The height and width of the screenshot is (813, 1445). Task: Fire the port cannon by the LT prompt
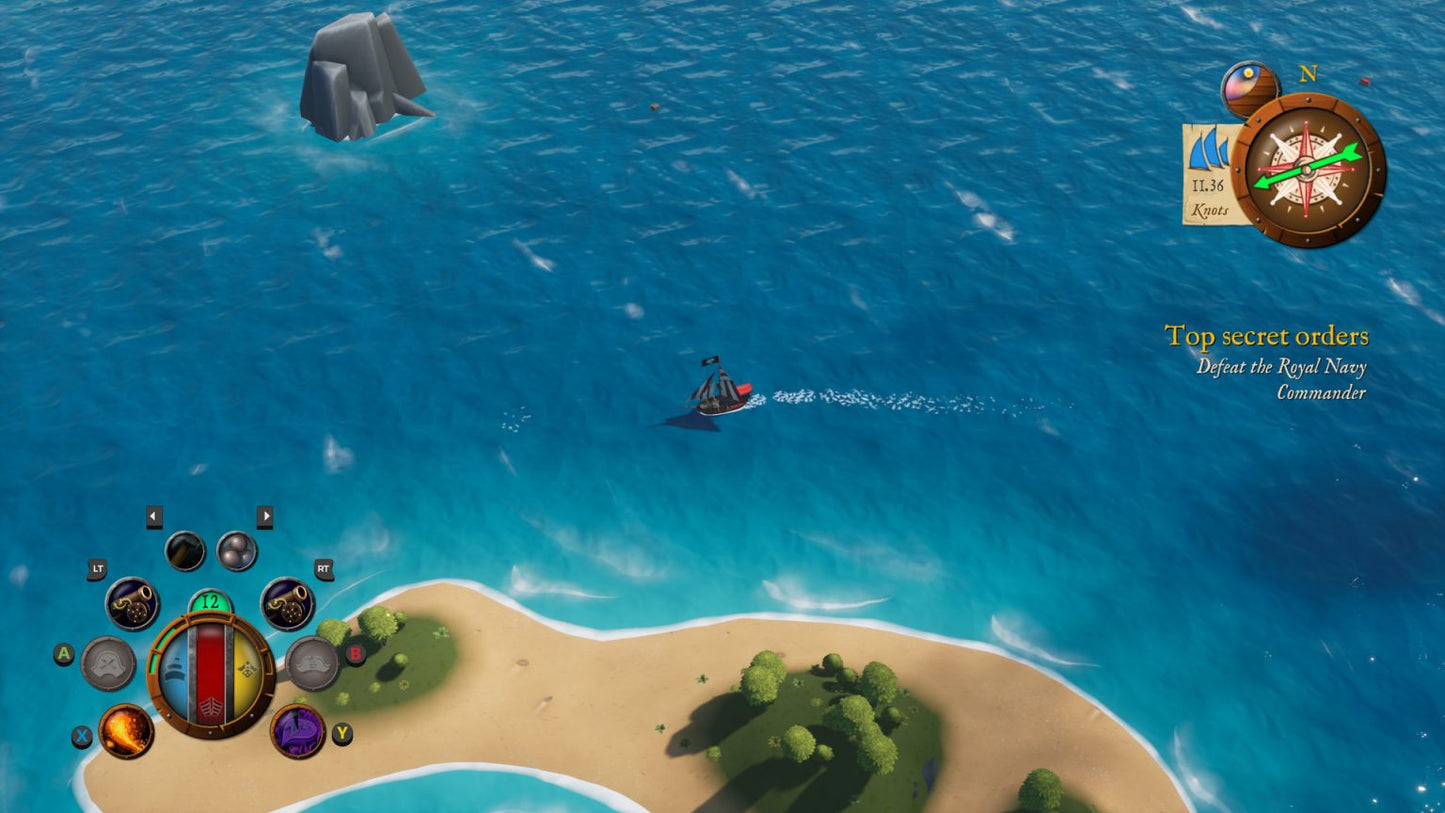131,603
